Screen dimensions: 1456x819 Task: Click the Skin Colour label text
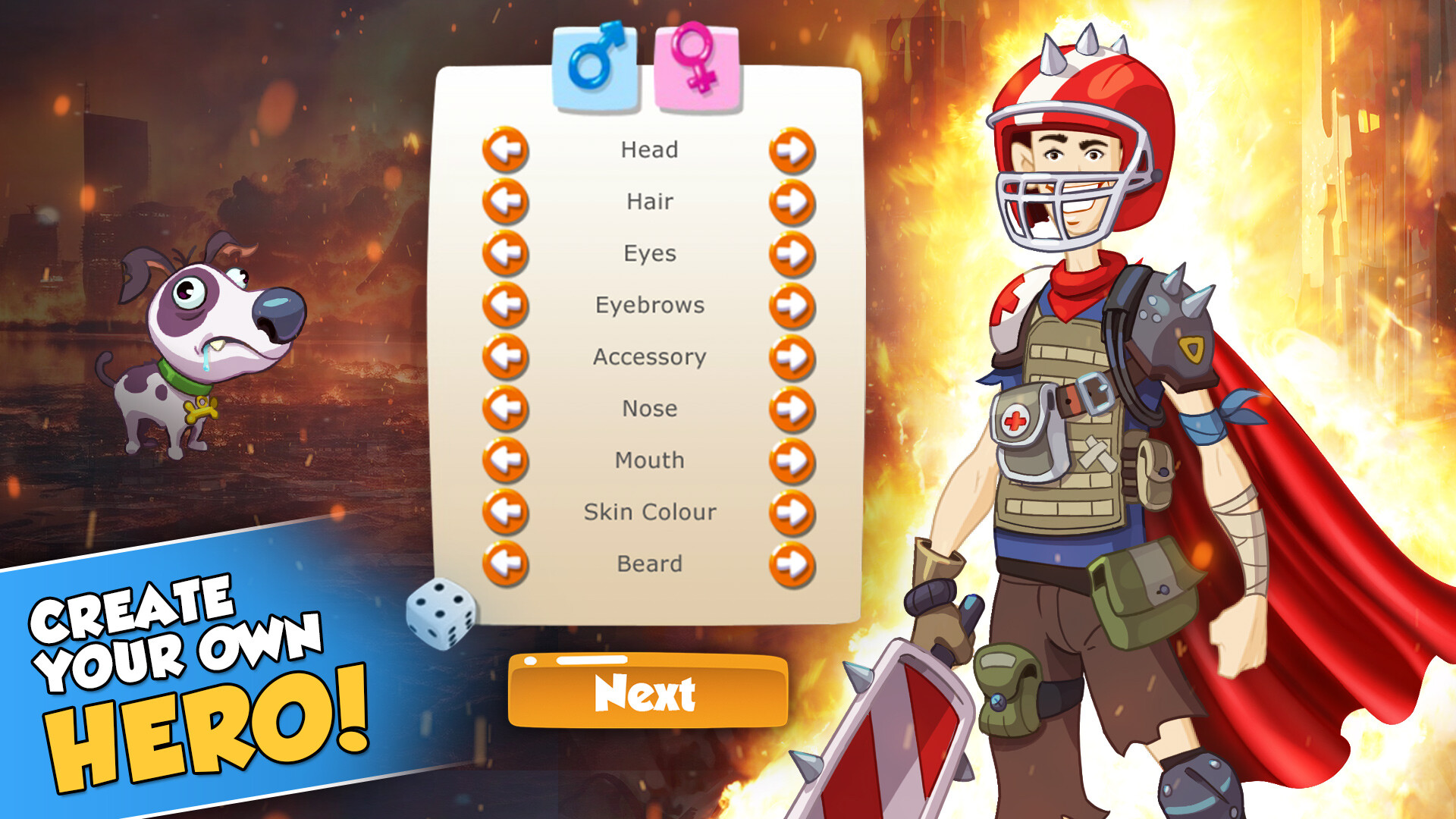tap(648, 510)
